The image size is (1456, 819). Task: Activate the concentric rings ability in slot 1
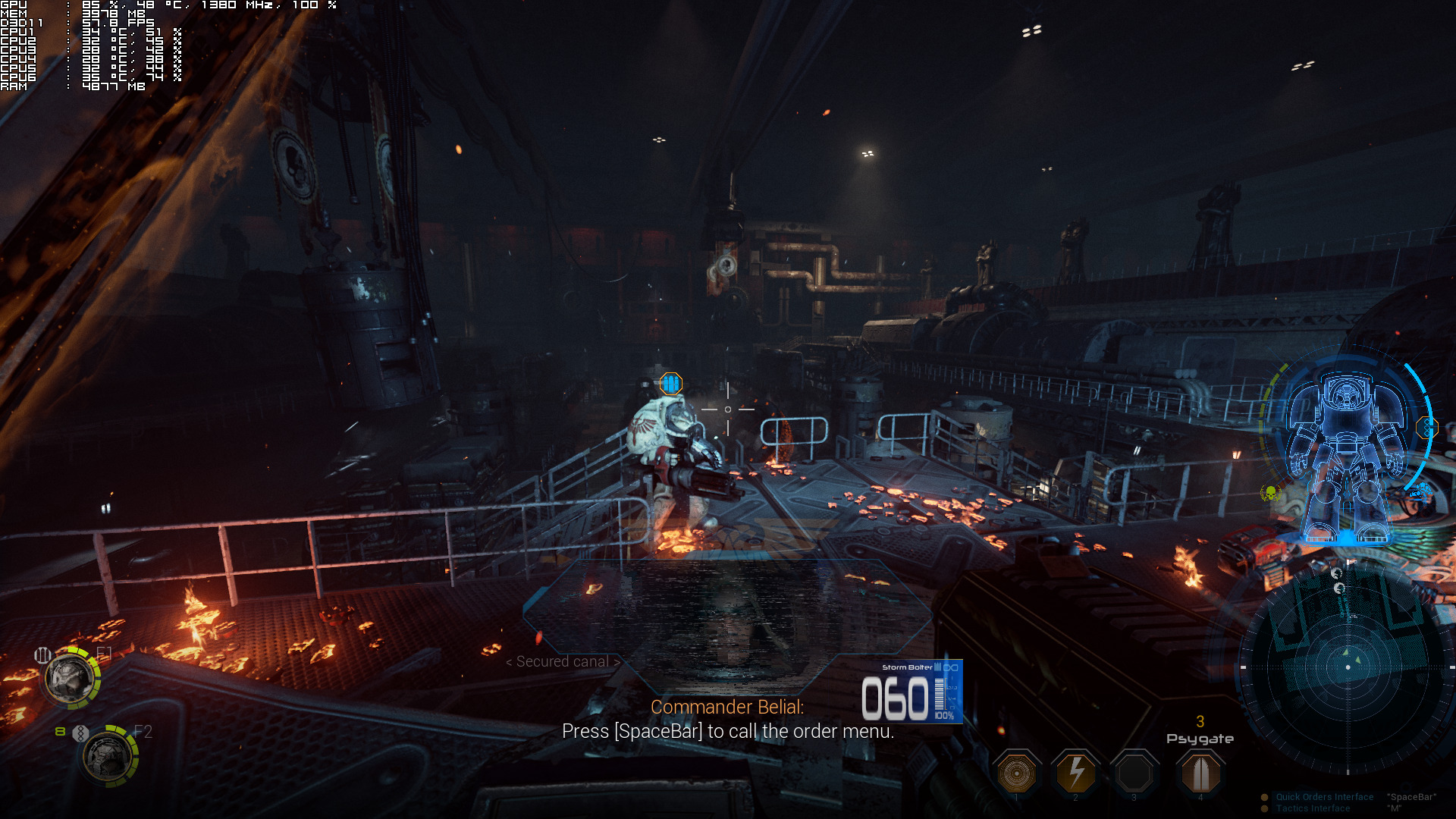point(1017,773)
